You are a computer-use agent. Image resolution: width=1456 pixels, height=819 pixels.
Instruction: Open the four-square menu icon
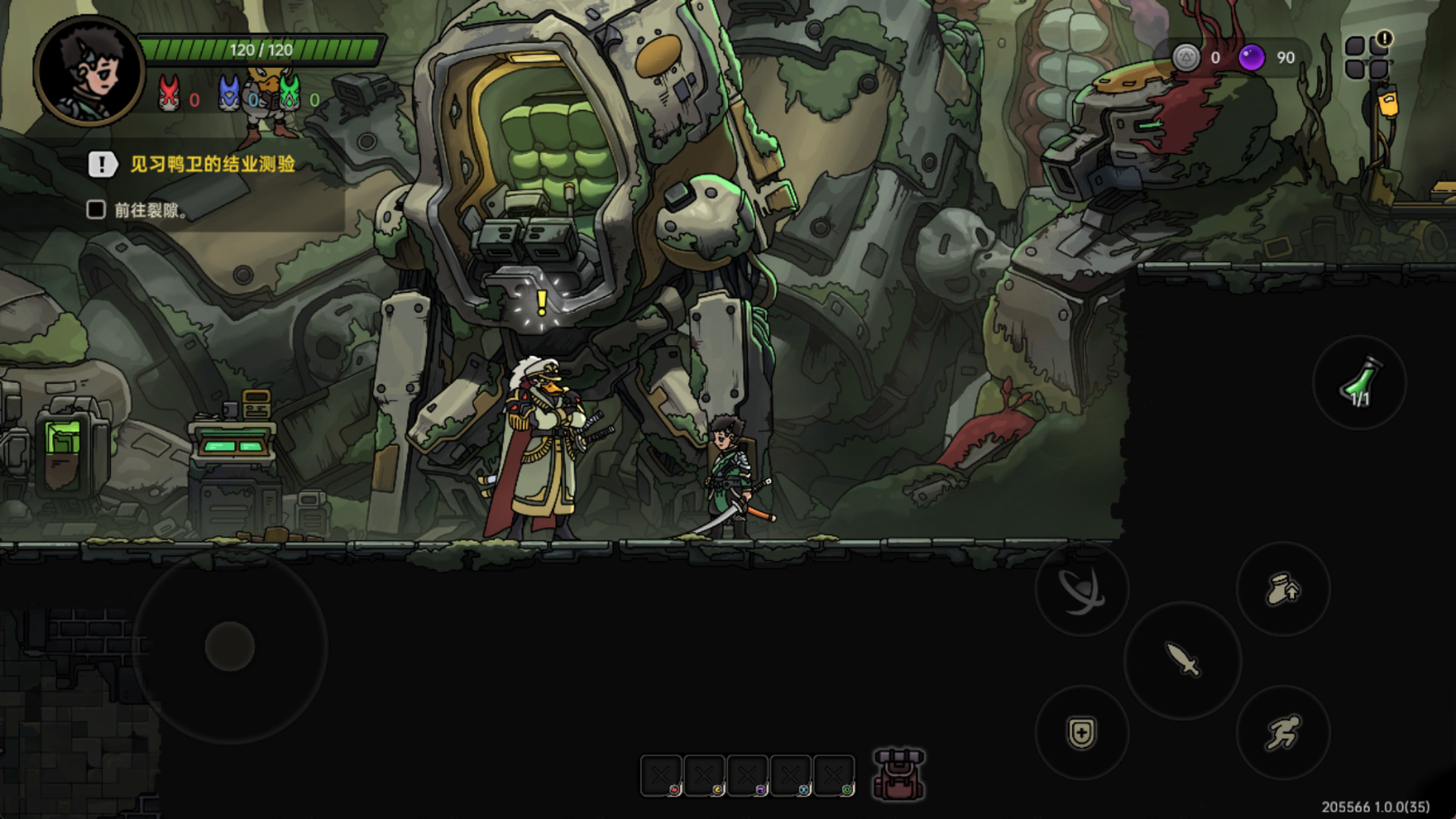click(x=1367, y=56)
